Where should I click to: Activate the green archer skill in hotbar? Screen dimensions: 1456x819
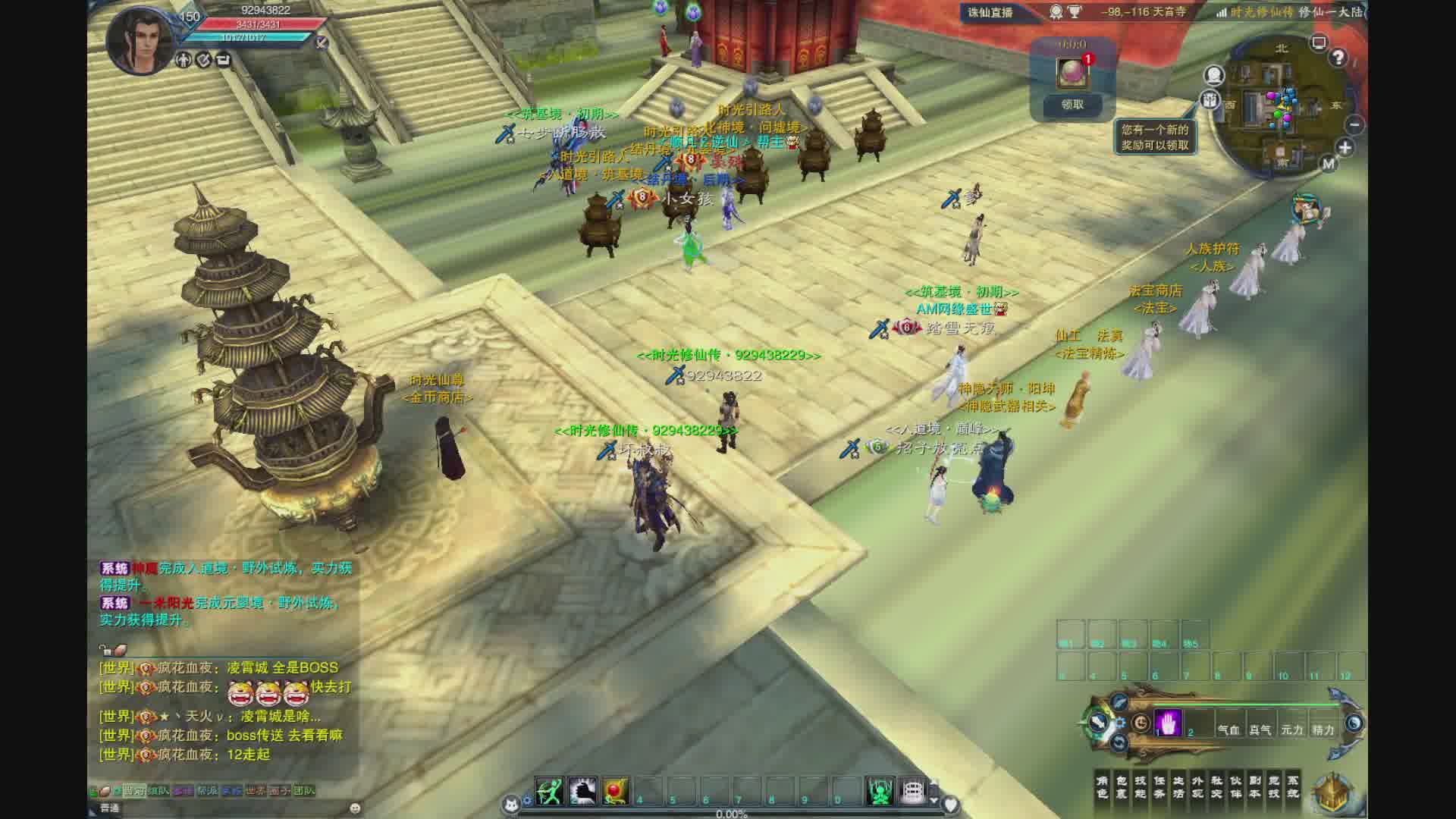coord(549,792)
